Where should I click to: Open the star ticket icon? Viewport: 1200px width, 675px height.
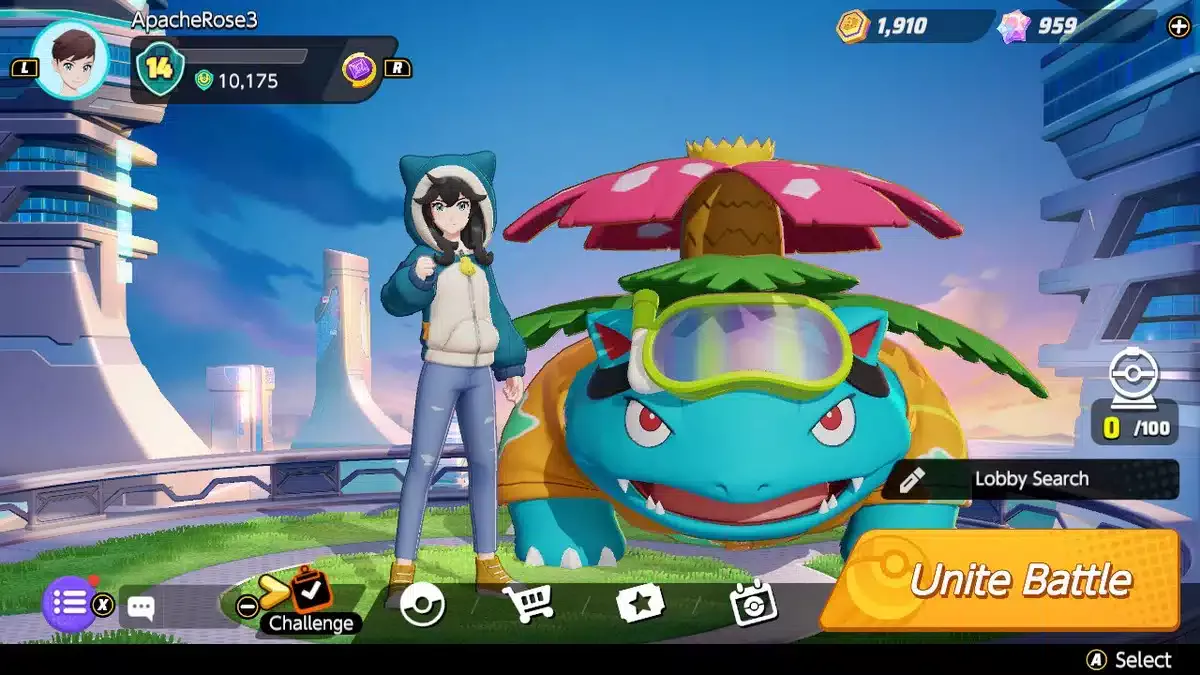[639, 604]
